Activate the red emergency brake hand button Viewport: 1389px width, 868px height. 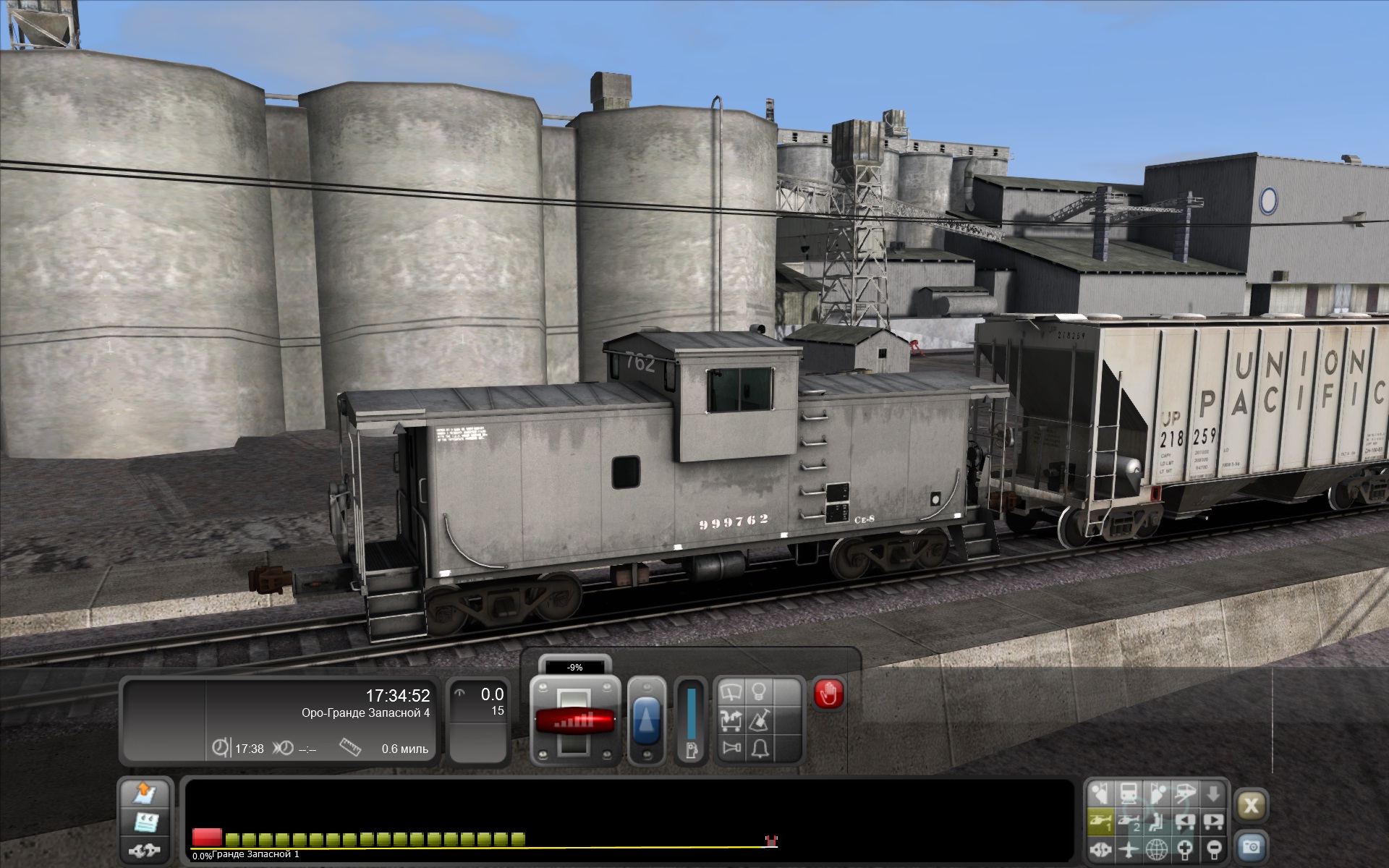pos(828,694)
